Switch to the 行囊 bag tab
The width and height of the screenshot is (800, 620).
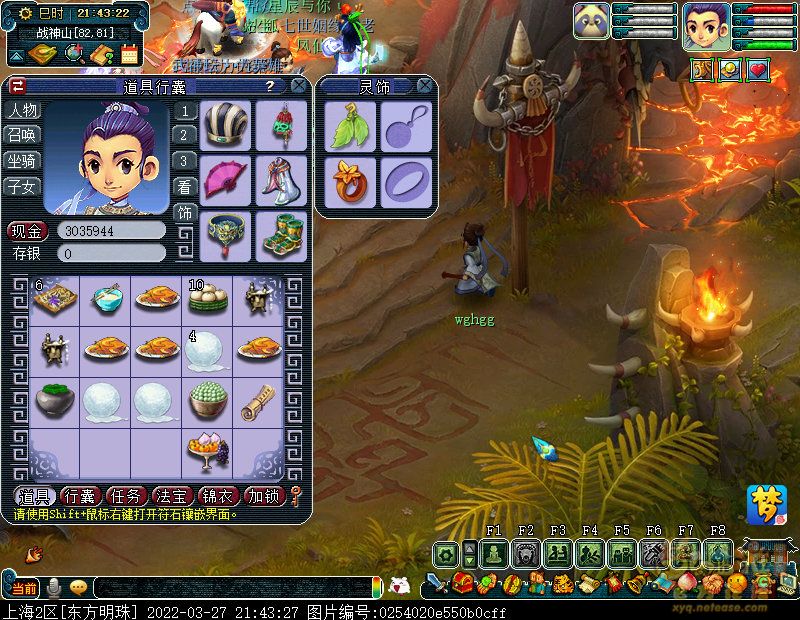(79, 496)
